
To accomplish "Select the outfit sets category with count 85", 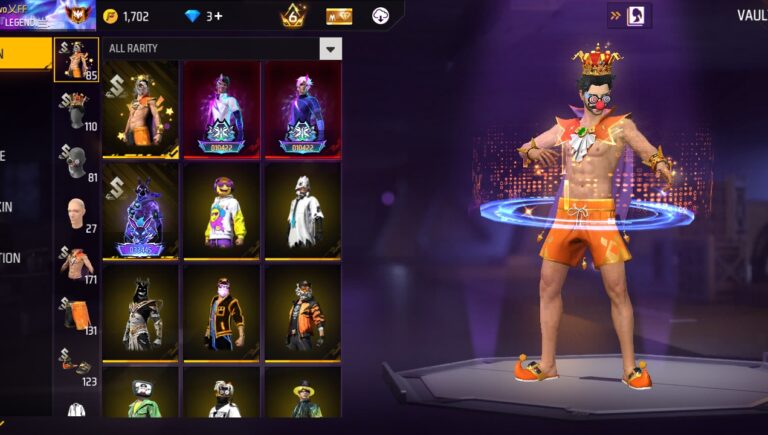I will point(76,60).
